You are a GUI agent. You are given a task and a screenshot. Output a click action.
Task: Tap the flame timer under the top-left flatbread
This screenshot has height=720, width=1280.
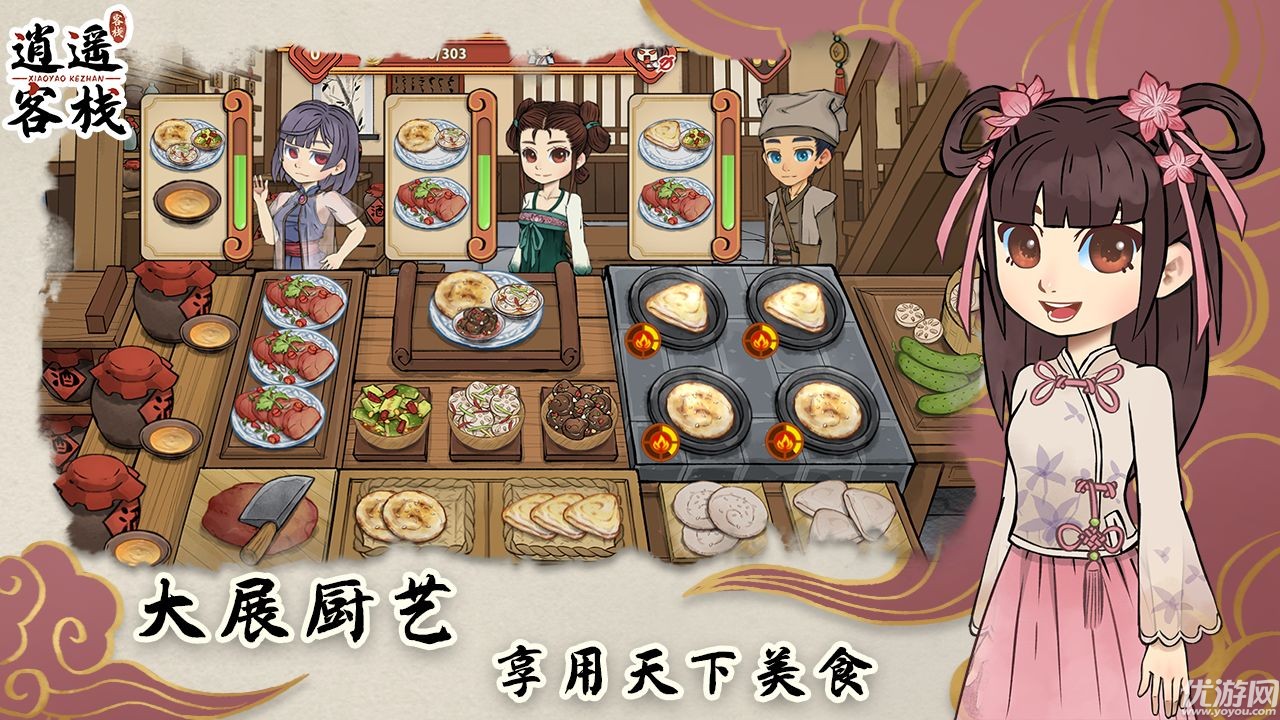tap(644, 340)
